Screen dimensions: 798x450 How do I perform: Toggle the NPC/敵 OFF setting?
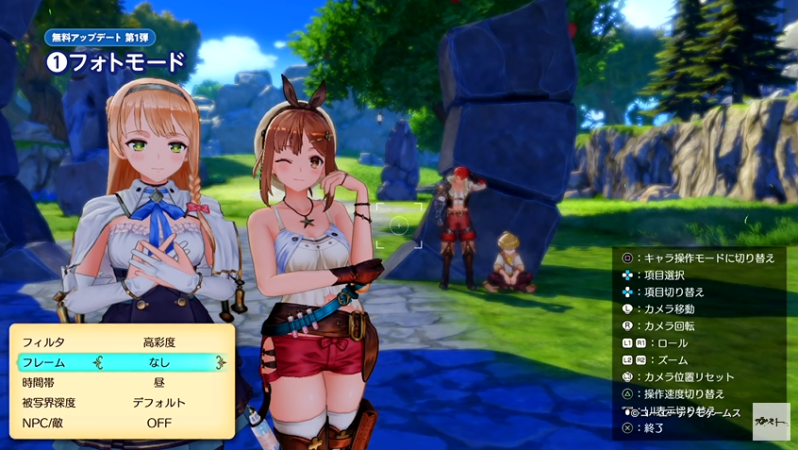(159, 422)
